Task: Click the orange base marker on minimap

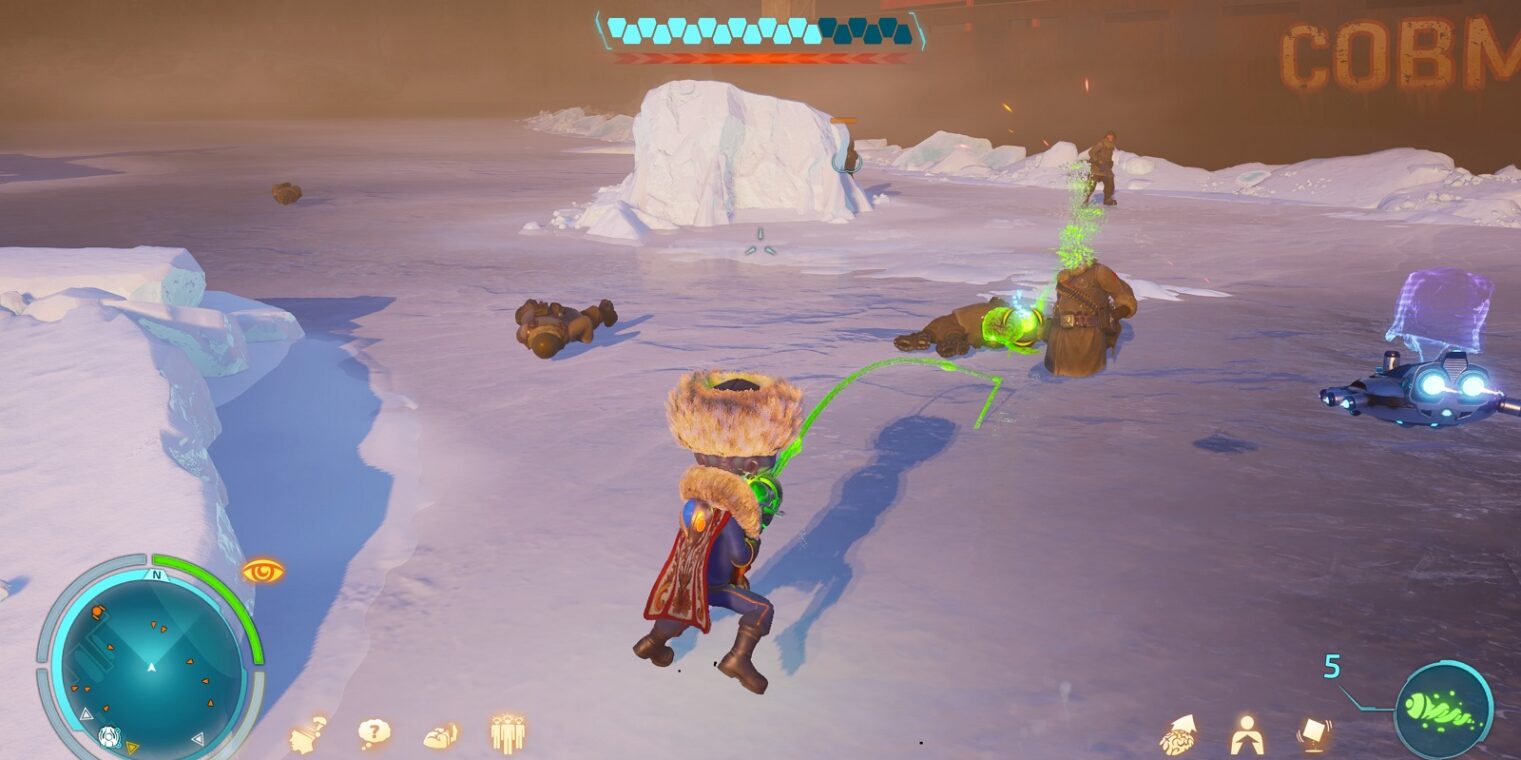Action: click(98, 612)
